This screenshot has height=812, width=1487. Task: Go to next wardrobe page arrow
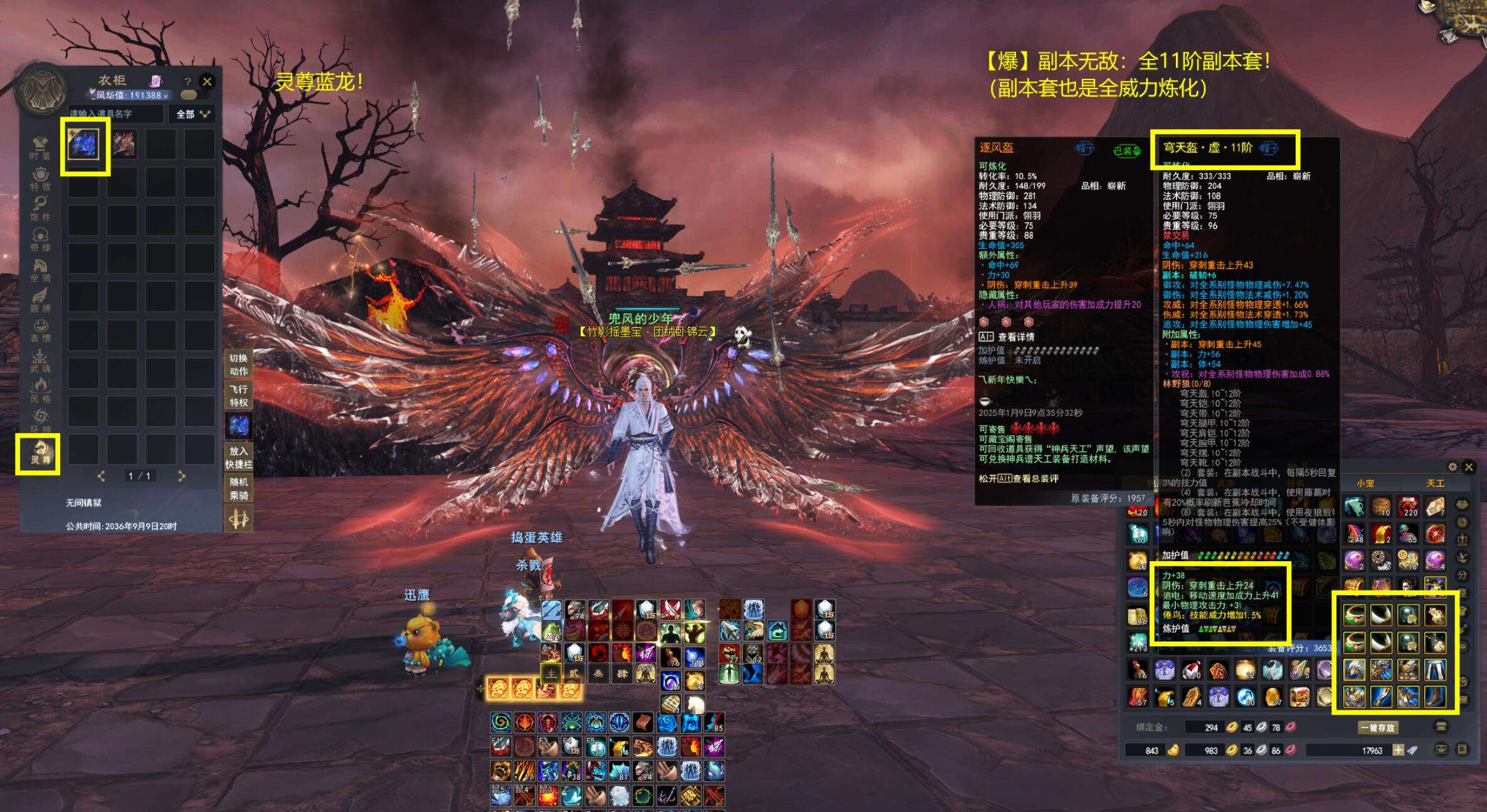point(182,477)
